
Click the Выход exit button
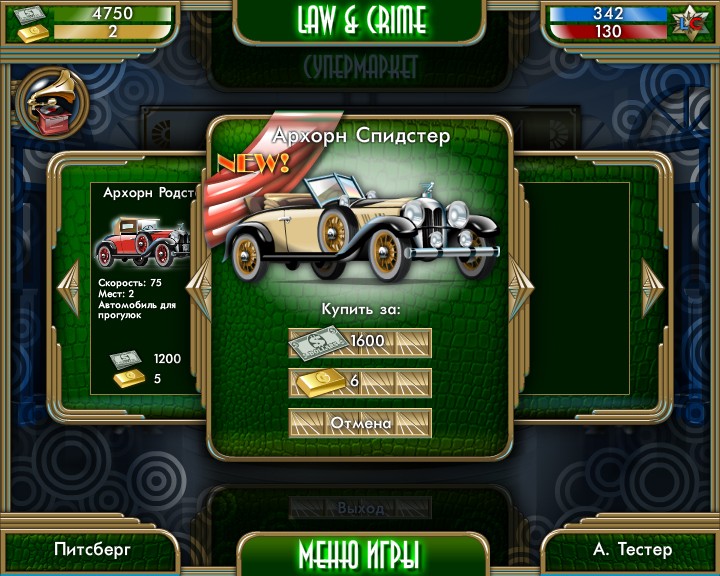click(360, 508)
